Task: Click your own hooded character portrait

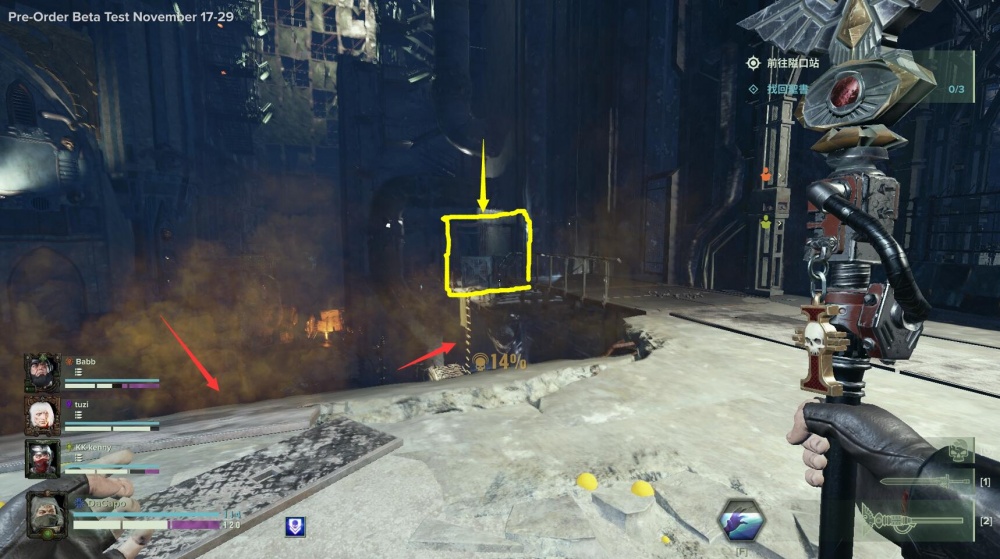Action: (46, 513)
